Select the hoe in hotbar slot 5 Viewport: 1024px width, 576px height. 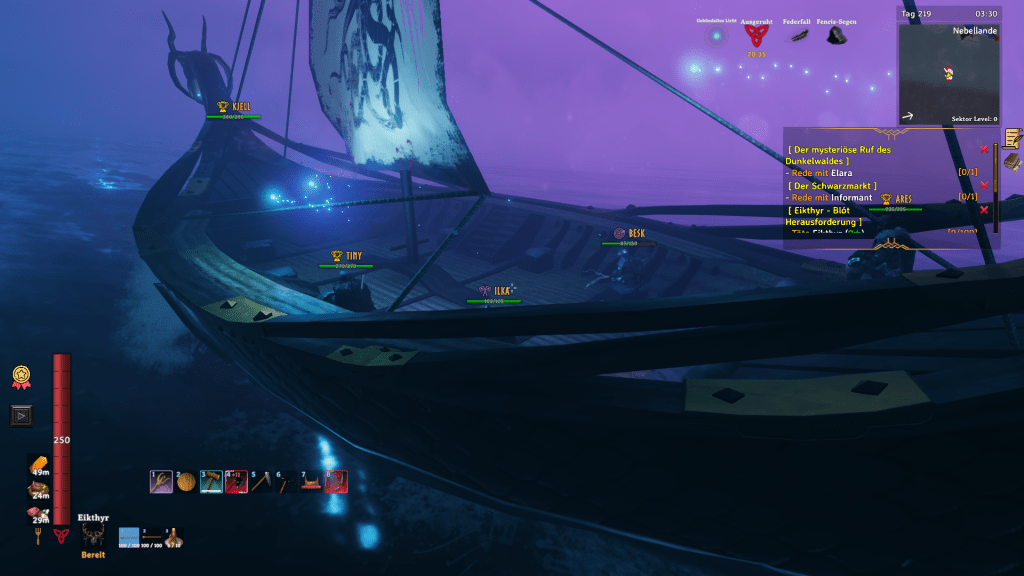tap(261, 482)
